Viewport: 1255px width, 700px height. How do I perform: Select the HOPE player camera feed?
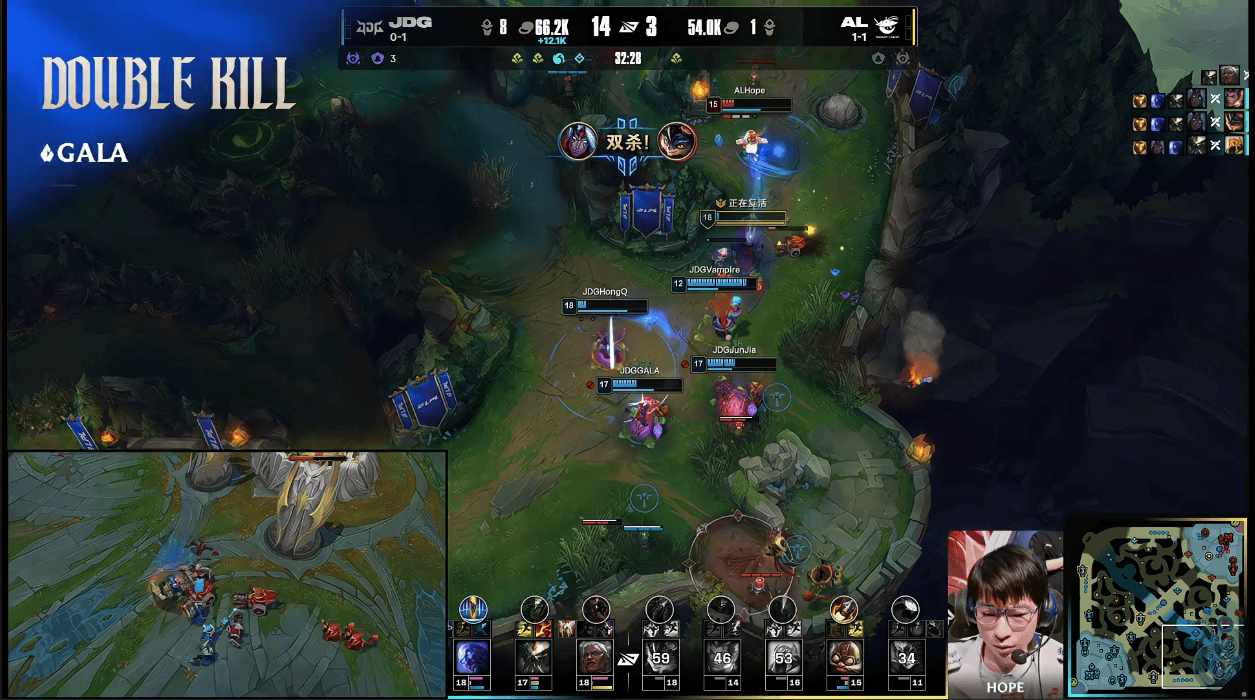1004,612
